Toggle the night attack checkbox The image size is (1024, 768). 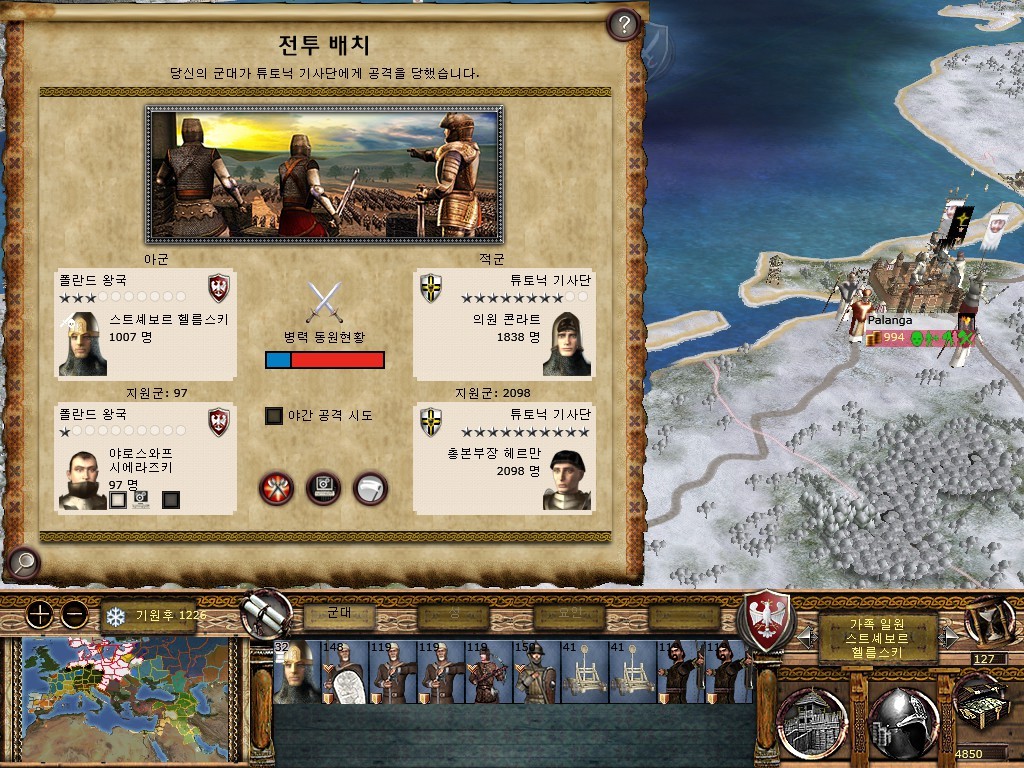point(274,415)
